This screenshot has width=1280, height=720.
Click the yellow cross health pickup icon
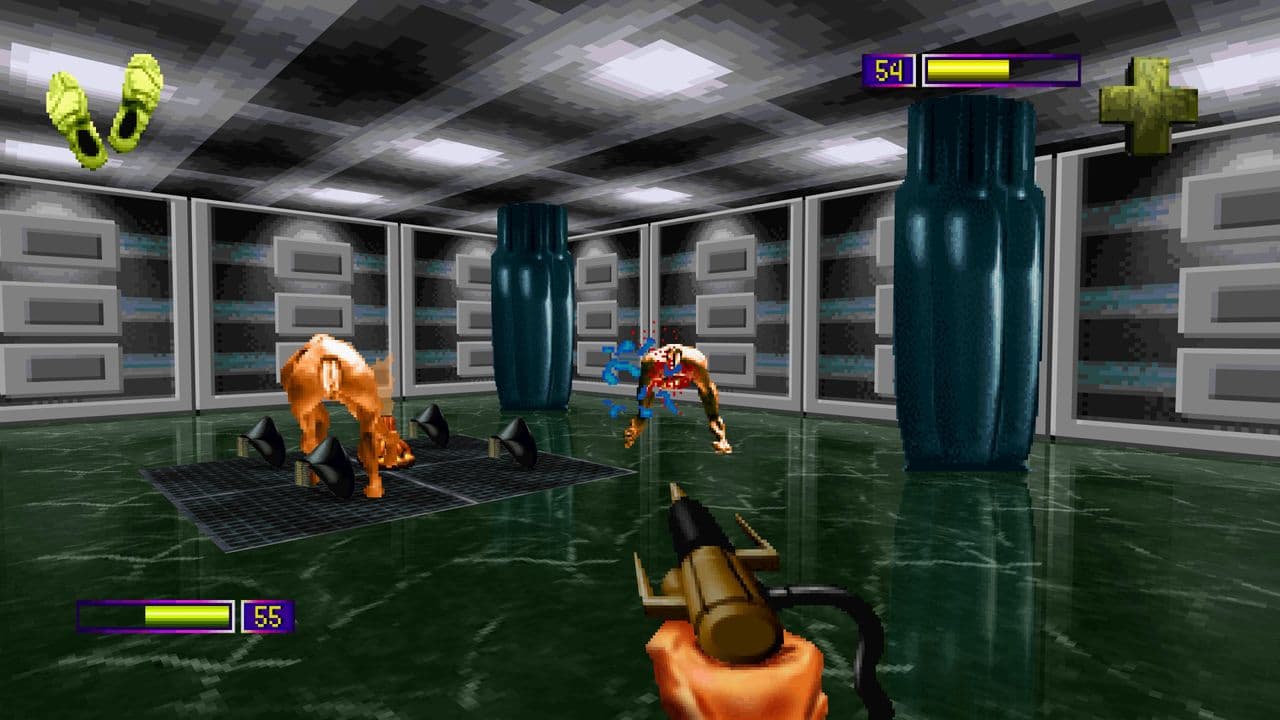click(1148, 102)
